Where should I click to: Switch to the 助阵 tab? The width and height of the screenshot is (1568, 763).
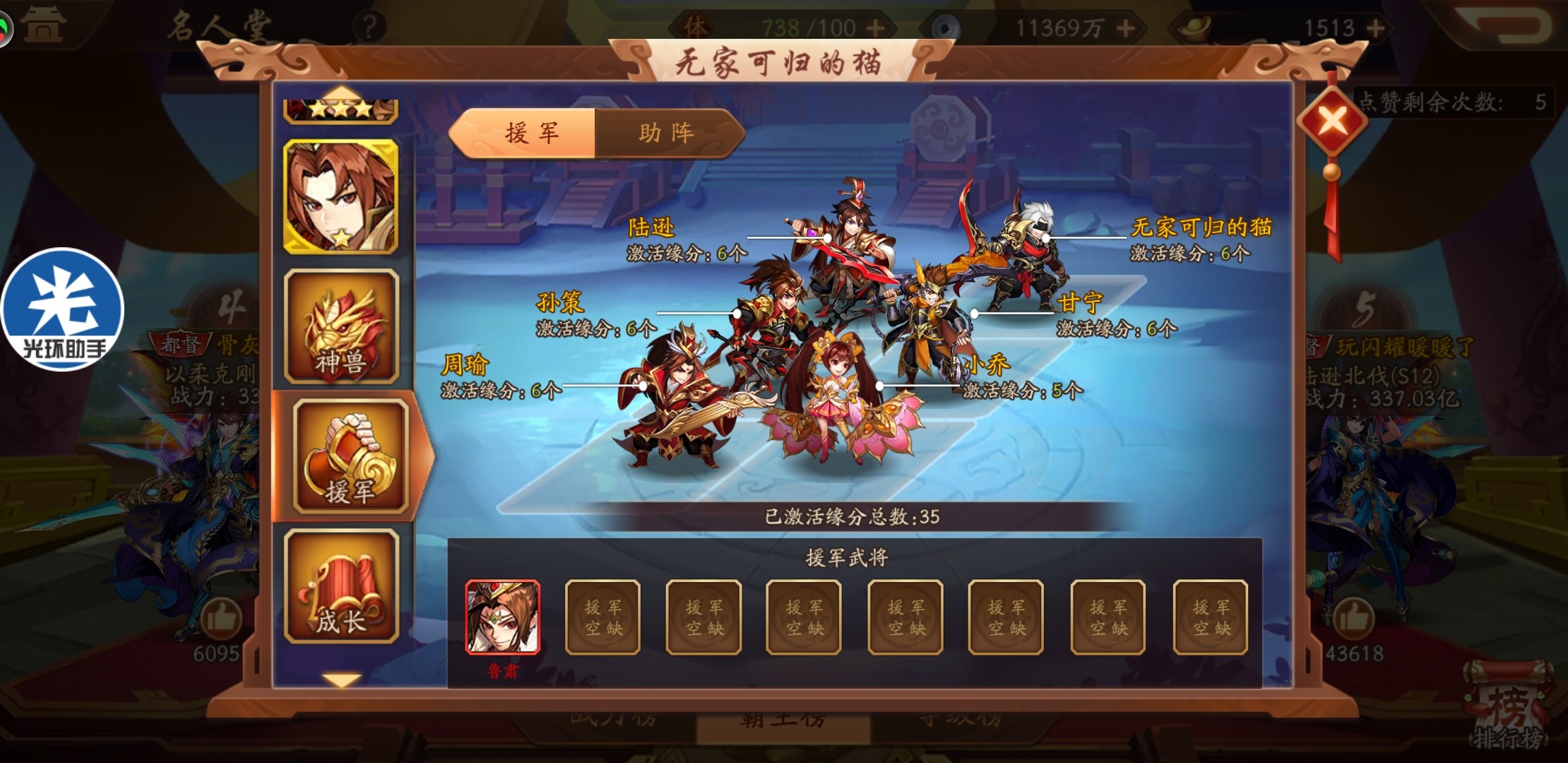[666, 132]
